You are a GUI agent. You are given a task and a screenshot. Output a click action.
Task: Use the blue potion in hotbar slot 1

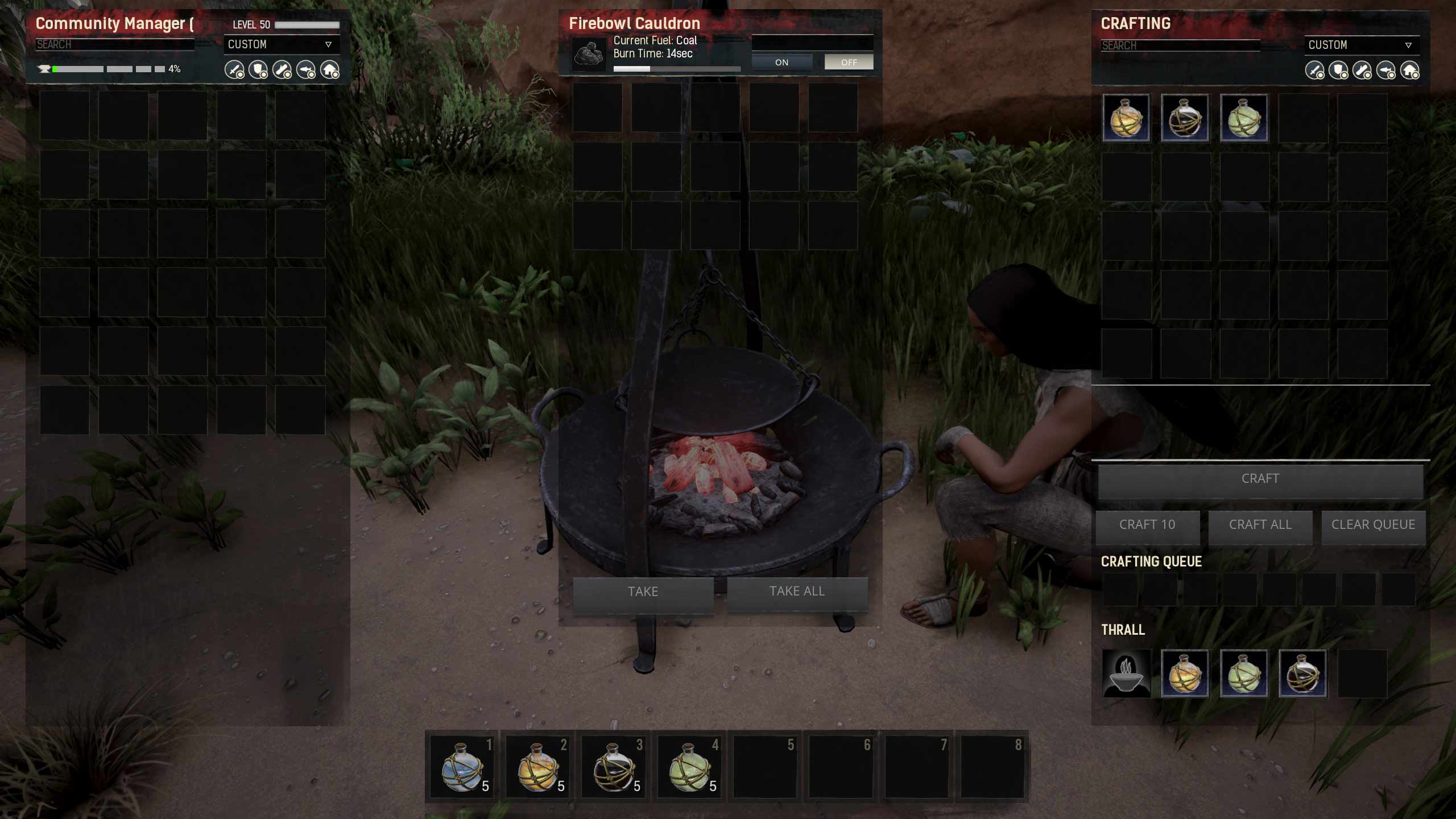click(x=462, y=767)
